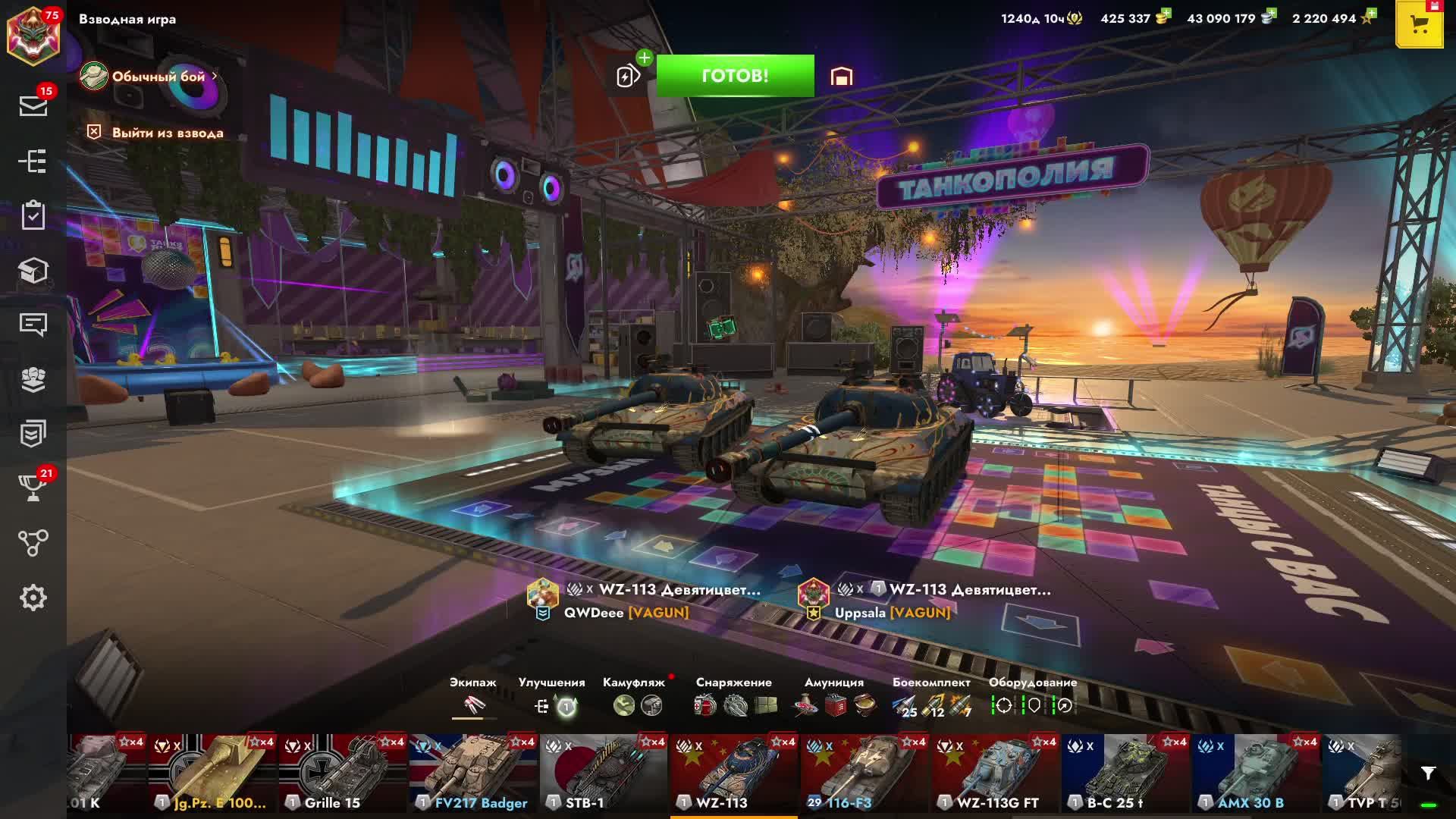Click the green ГОТОВ! ready button
This screenshot has width=1456, height=819.
[x=735, y=76]
